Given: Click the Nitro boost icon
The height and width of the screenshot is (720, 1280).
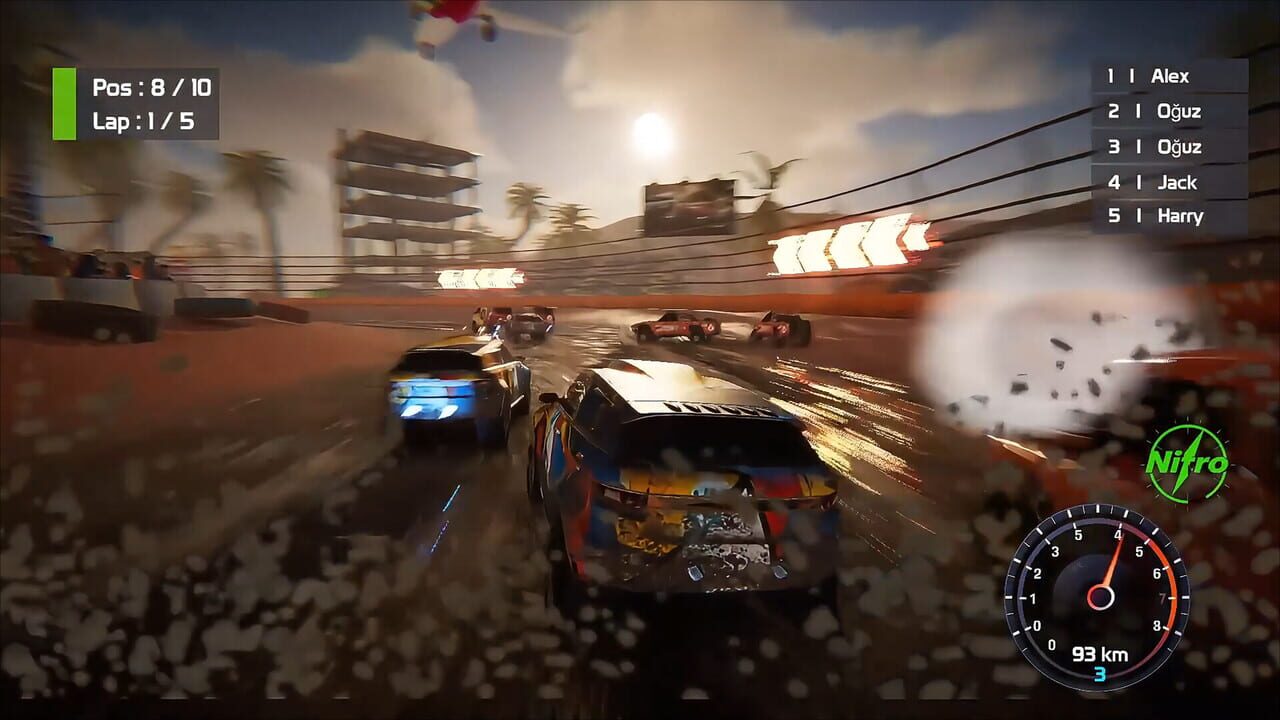Looking at the screenshot, I should pos(1186,463).
